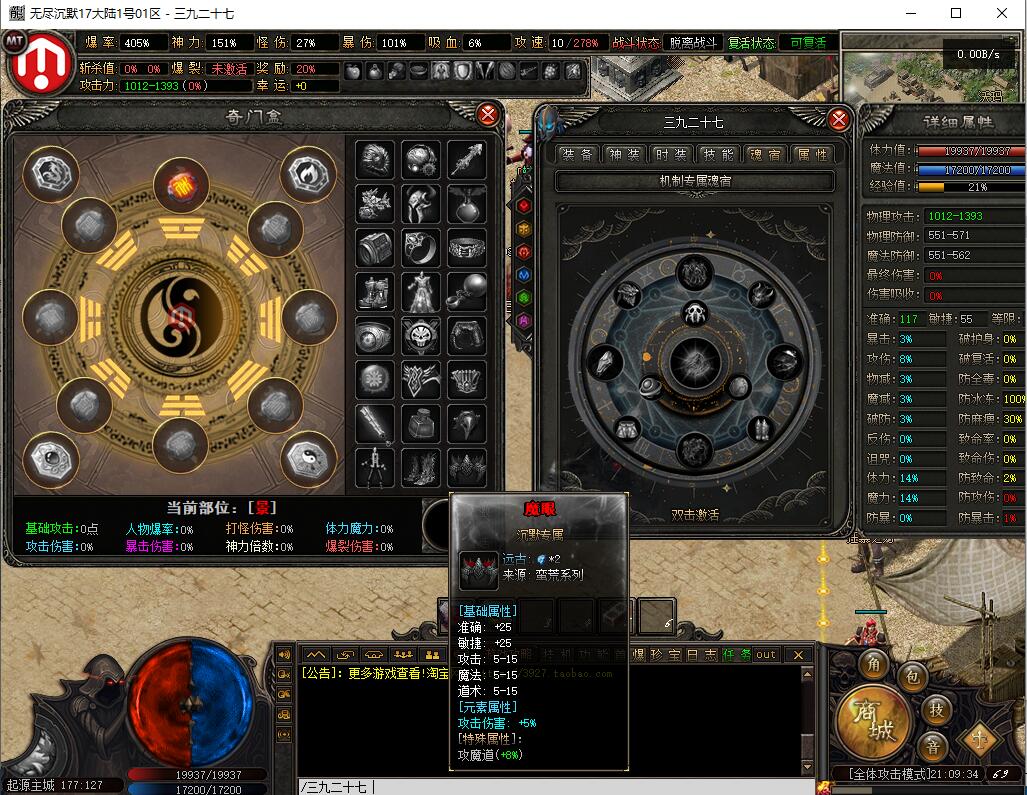Open the 技 skills button
This screenshot has height=795, width=1027.
pyautogui.click(x=935, y=709)
